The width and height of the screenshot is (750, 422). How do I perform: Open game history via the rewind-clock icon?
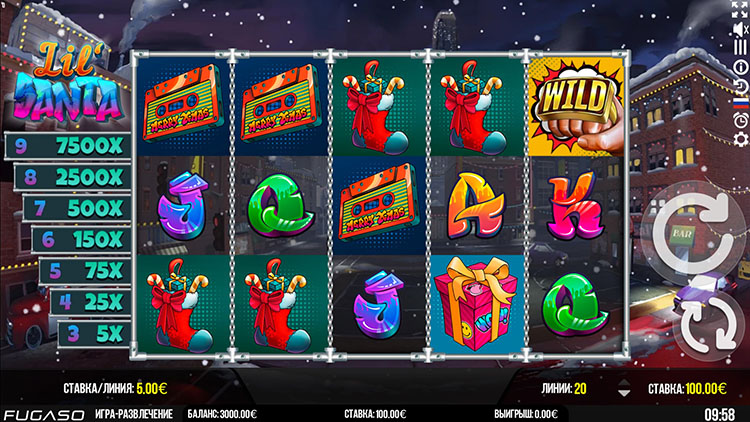click(740, 84)
